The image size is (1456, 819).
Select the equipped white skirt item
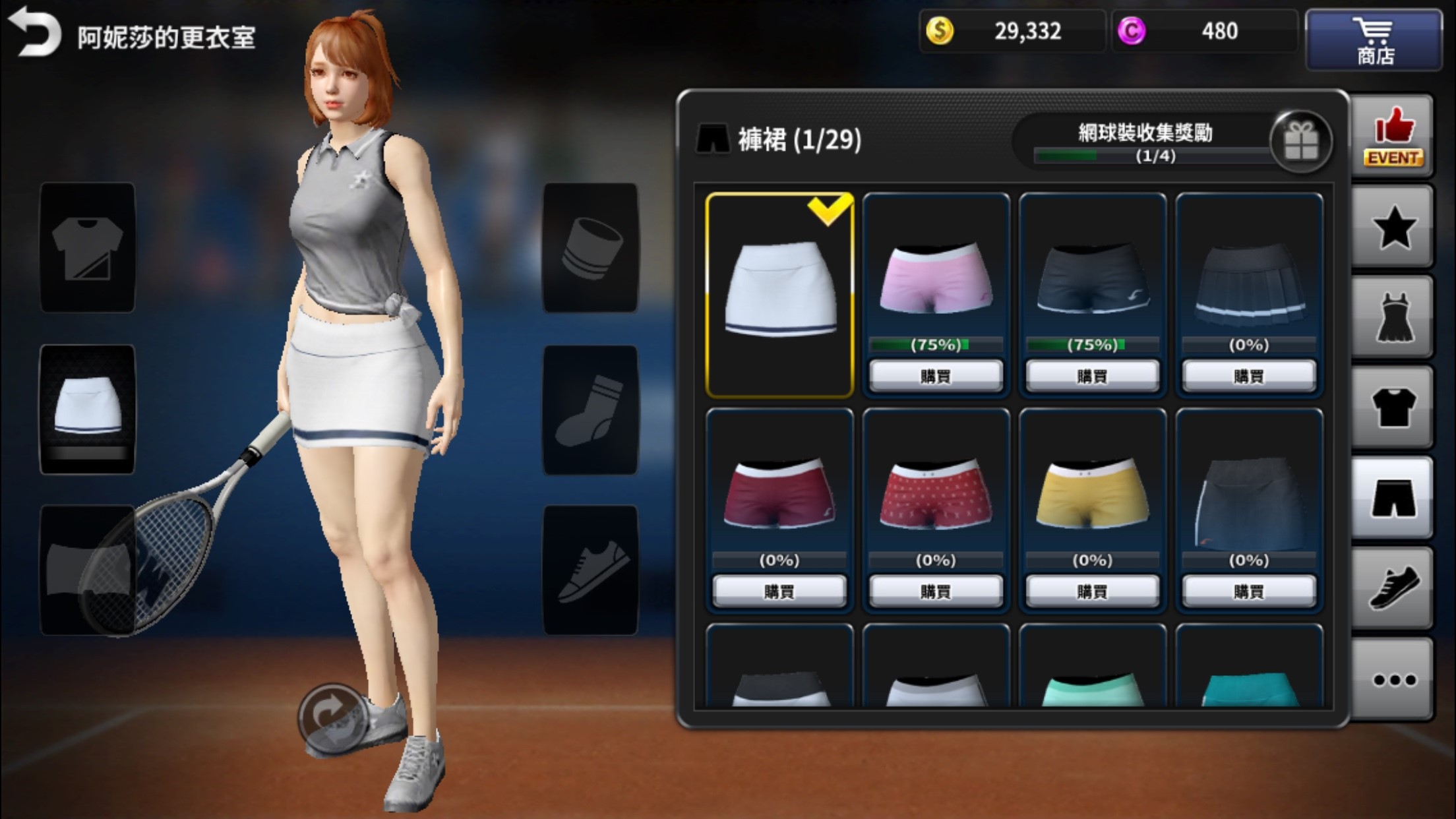click(x=779, y=295)
